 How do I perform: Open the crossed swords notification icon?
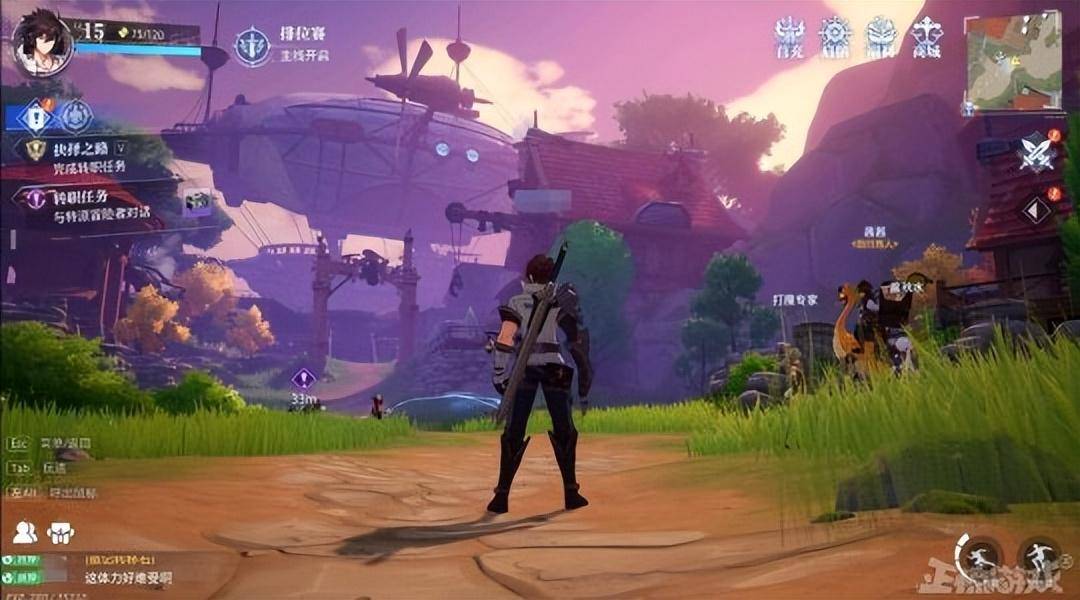pos(1036,153)
